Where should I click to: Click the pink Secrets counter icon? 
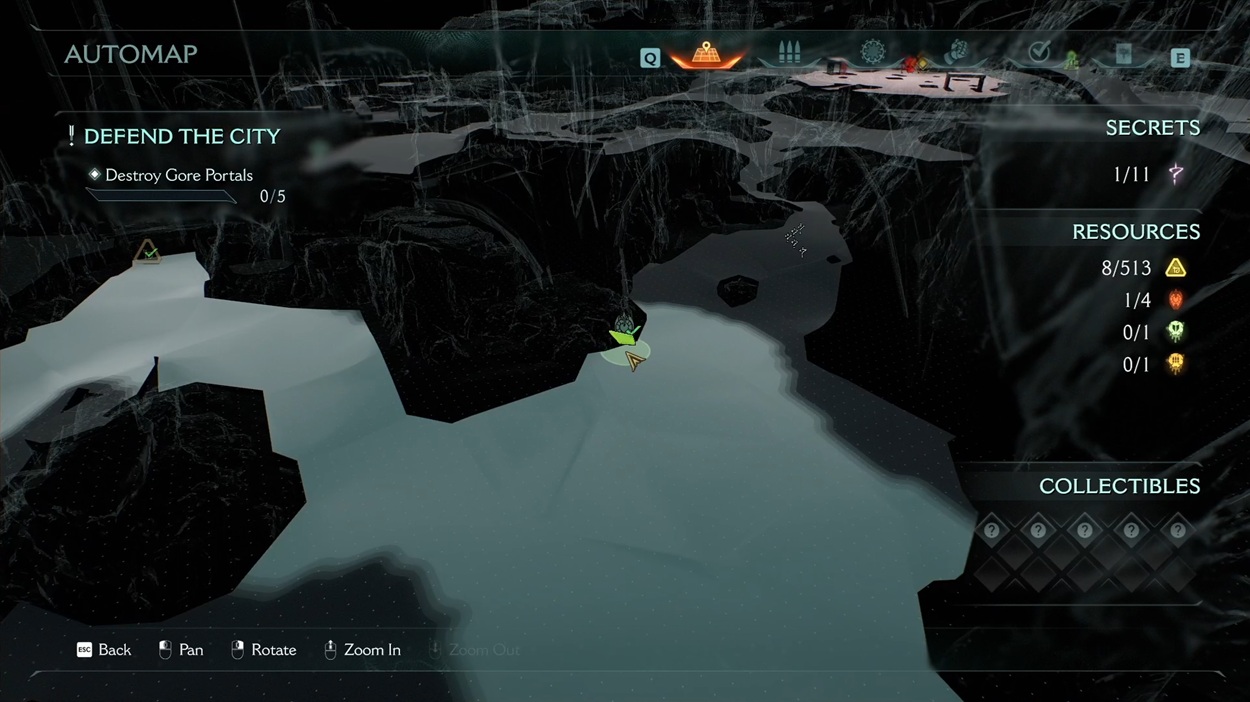tap(1176, 175)
